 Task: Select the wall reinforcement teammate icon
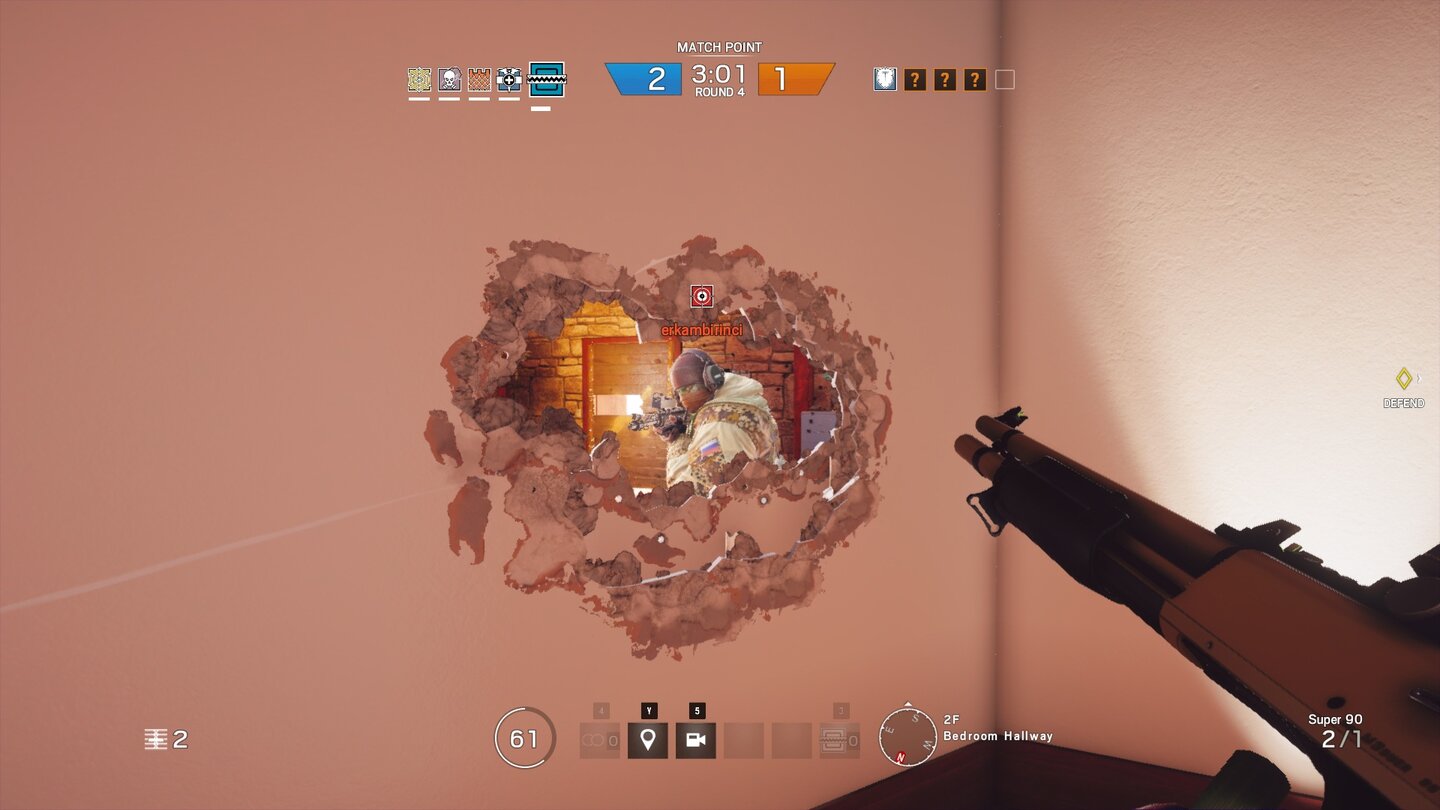tap(479, 80)
